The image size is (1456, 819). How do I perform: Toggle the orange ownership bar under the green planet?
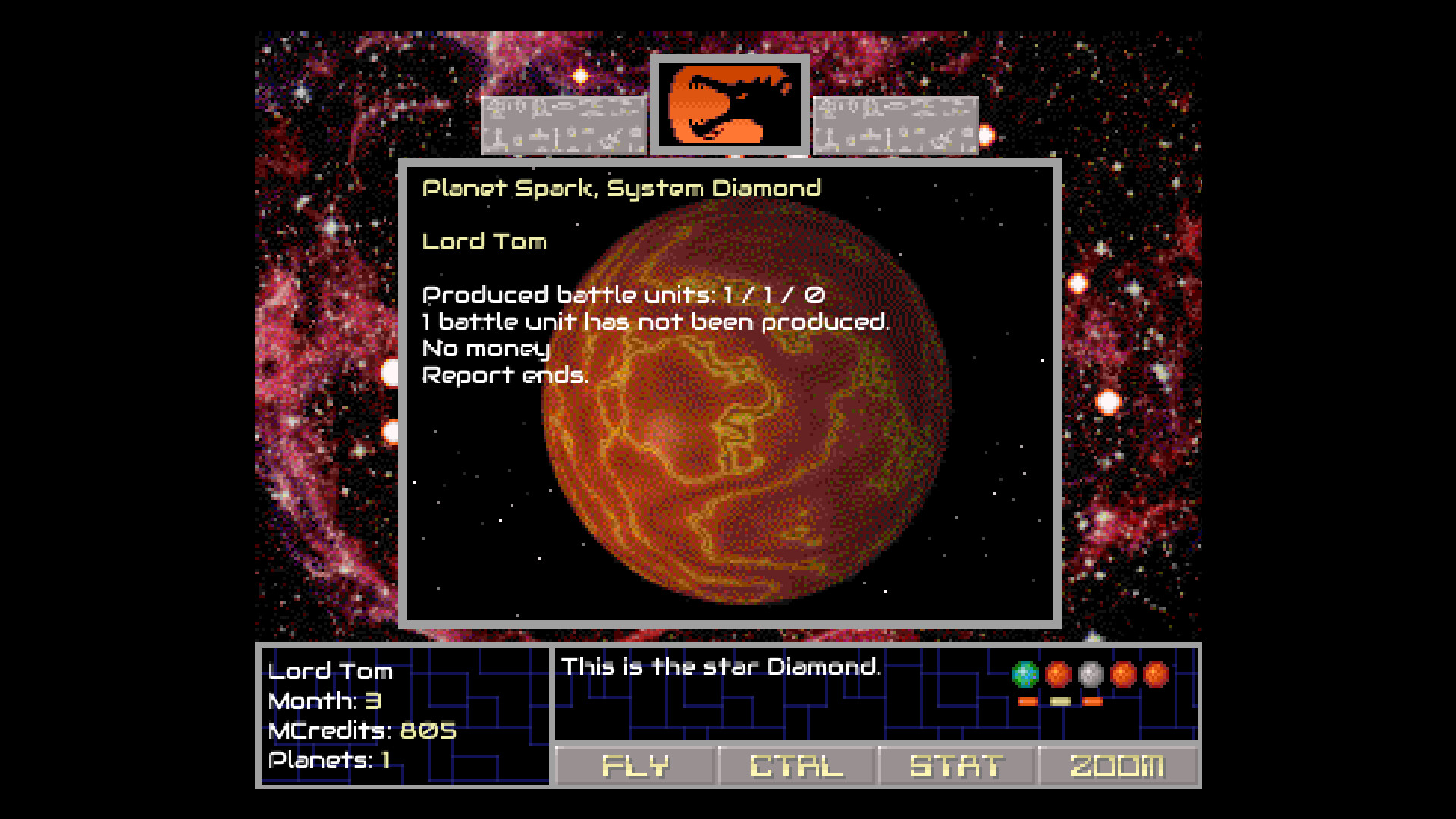(1028, 701)
